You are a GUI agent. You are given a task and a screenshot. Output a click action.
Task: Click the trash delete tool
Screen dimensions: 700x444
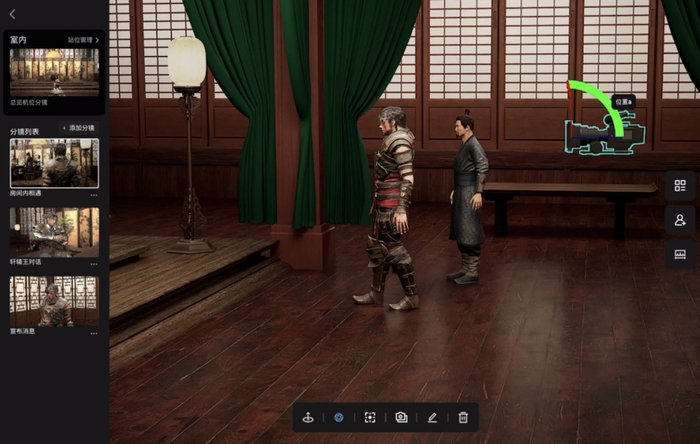click(x=463, y=417)
